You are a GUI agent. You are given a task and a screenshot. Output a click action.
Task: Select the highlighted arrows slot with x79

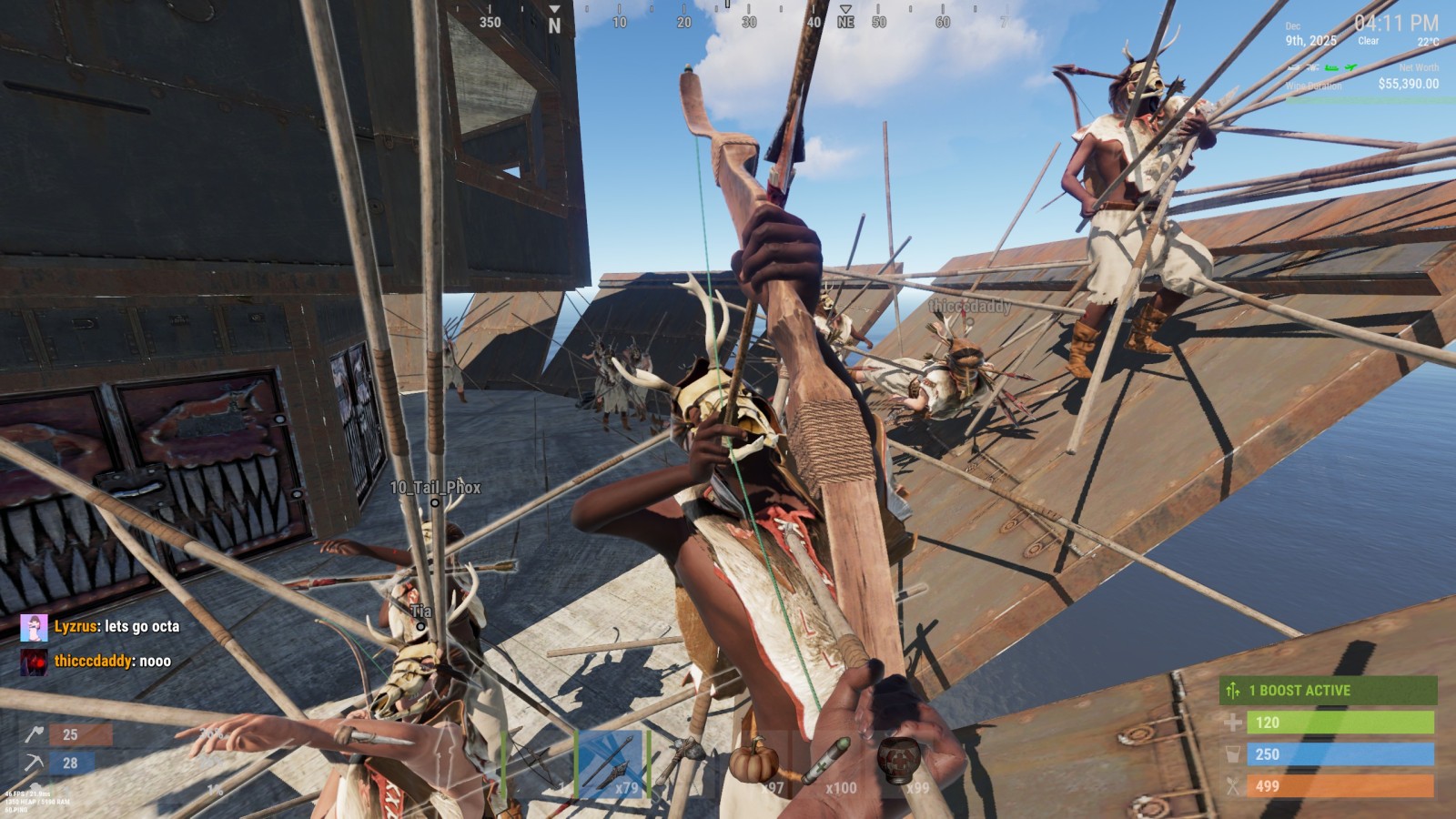(612, 763)
